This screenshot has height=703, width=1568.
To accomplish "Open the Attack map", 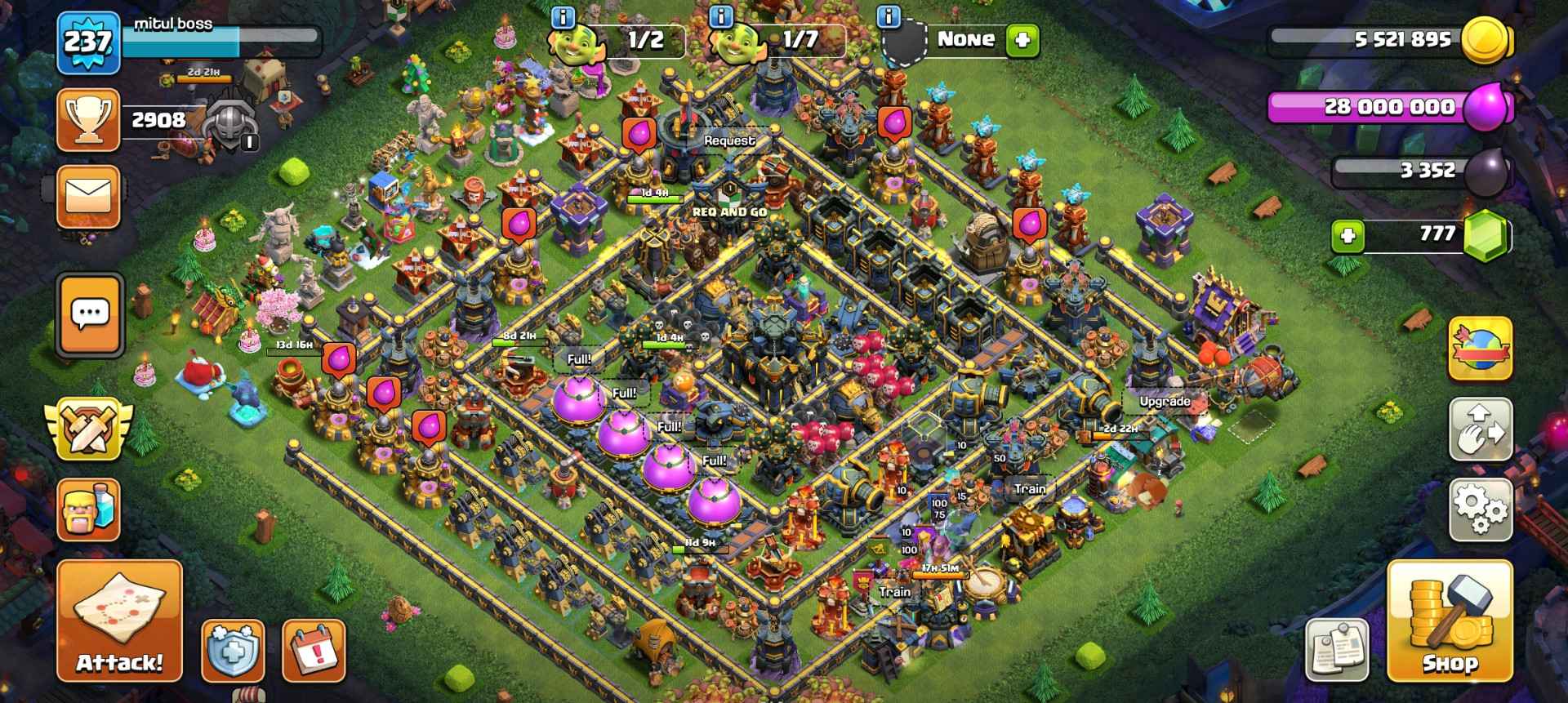I will point(119,621).
